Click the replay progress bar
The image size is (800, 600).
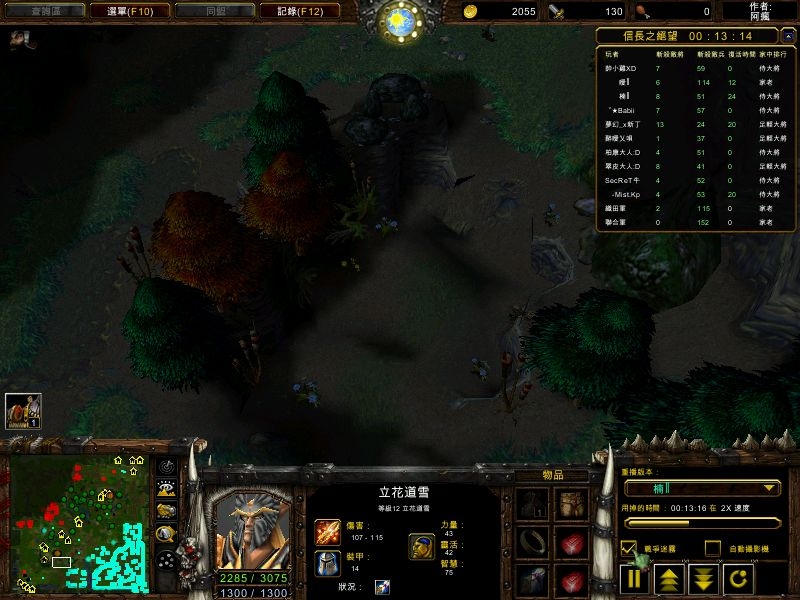click(x=701, y=522)
